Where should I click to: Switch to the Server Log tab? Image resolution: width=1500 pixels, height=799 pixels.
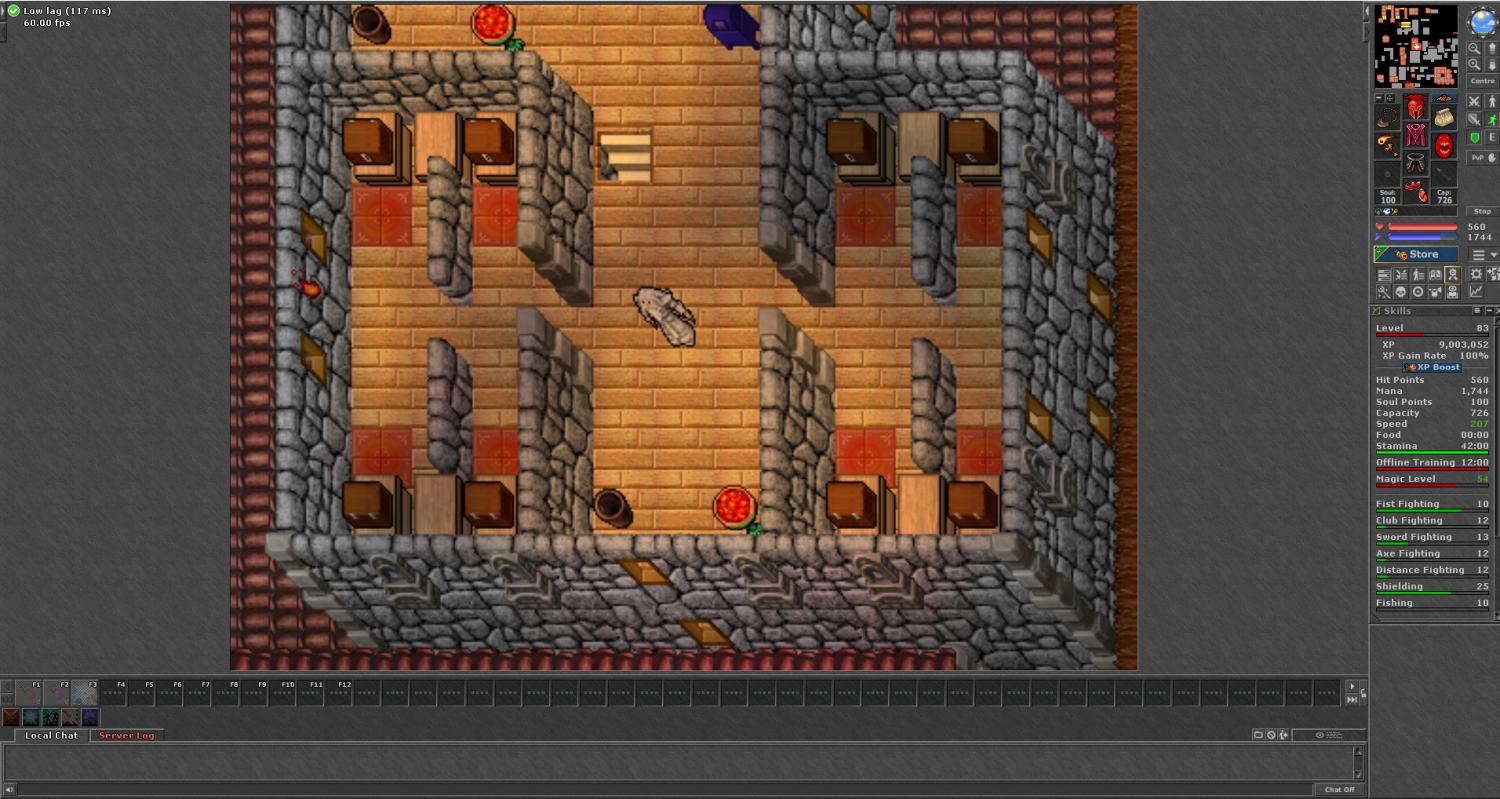pyautogui.click(x=126, y=736)
